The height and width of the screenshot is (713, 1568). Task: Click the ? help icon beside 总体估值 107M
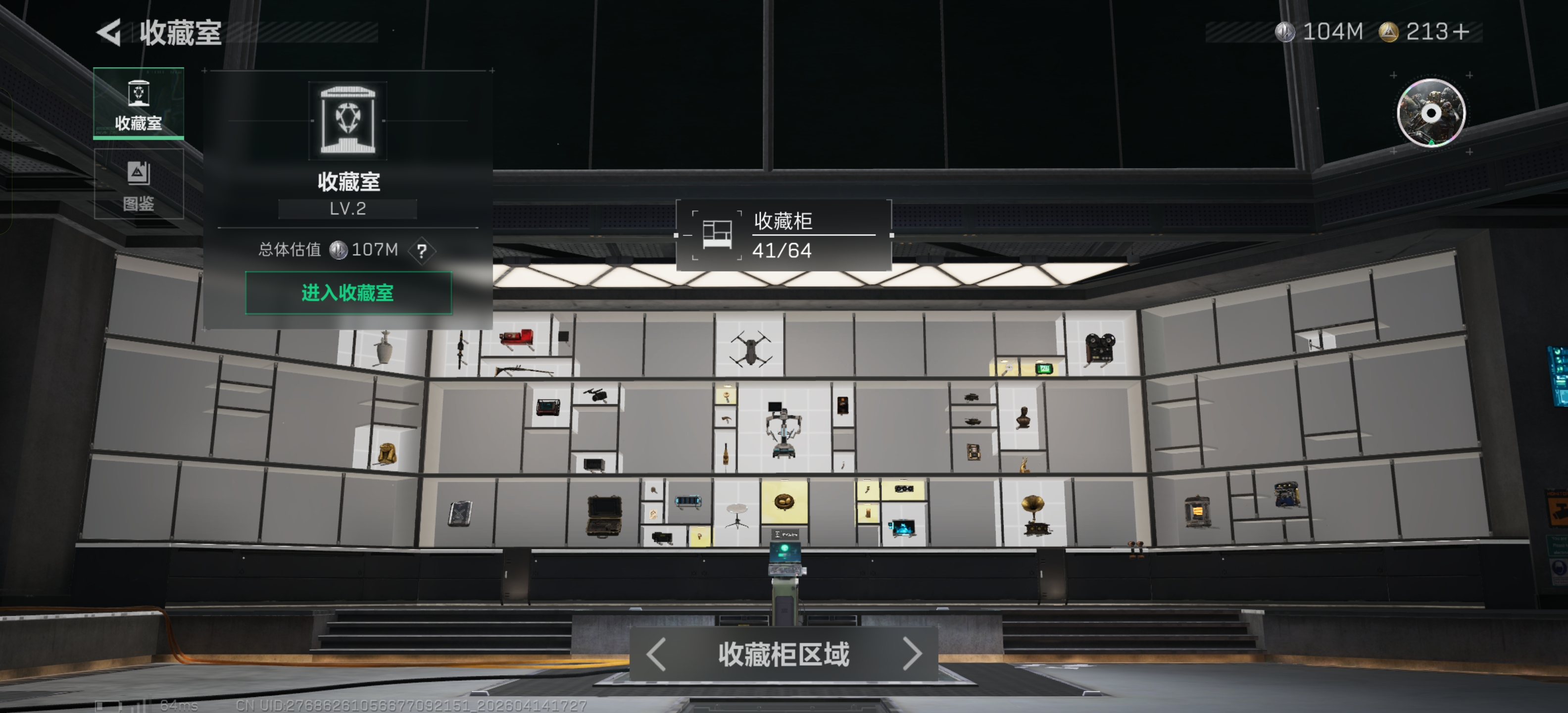click(423, 250)
